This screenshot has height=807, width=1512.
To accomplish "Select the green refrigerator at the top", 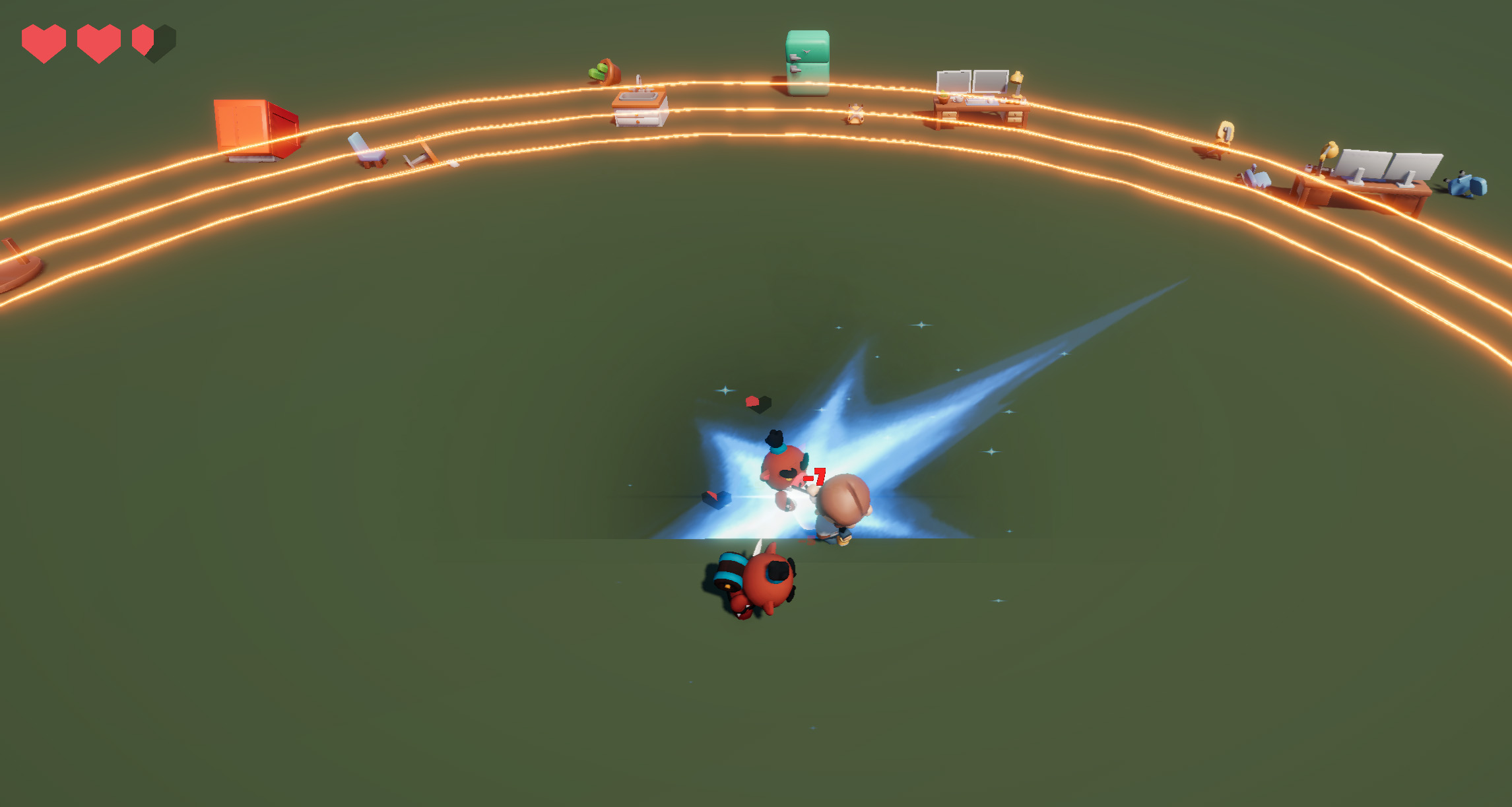I will click(806, 63).
